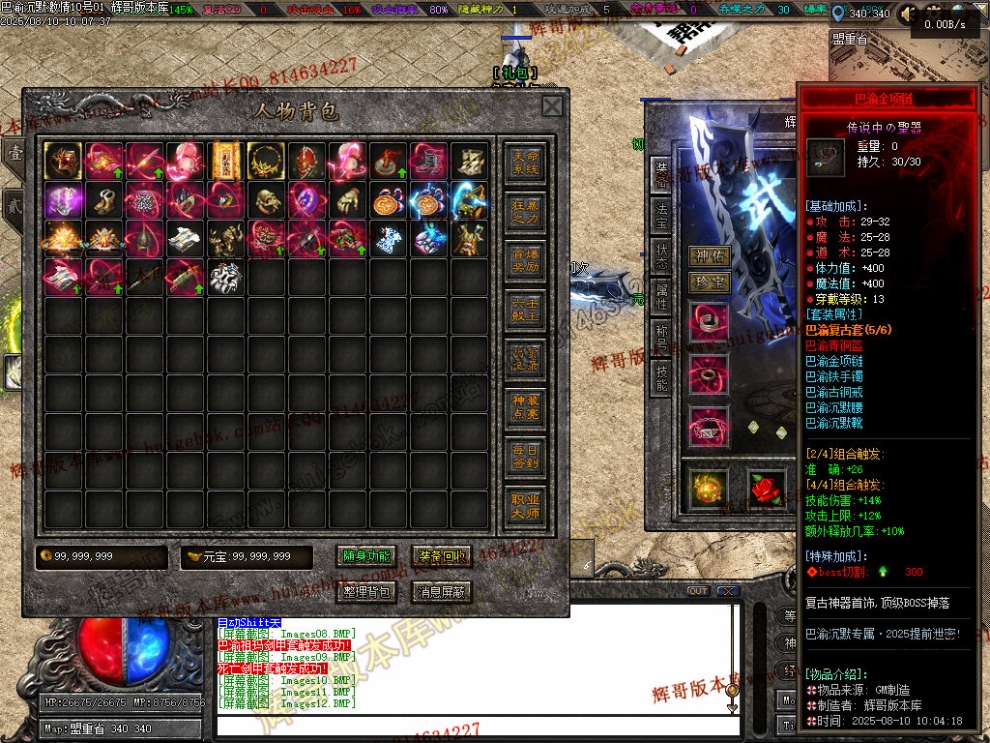Click the 装备回收 recycle button

(440, 556)
